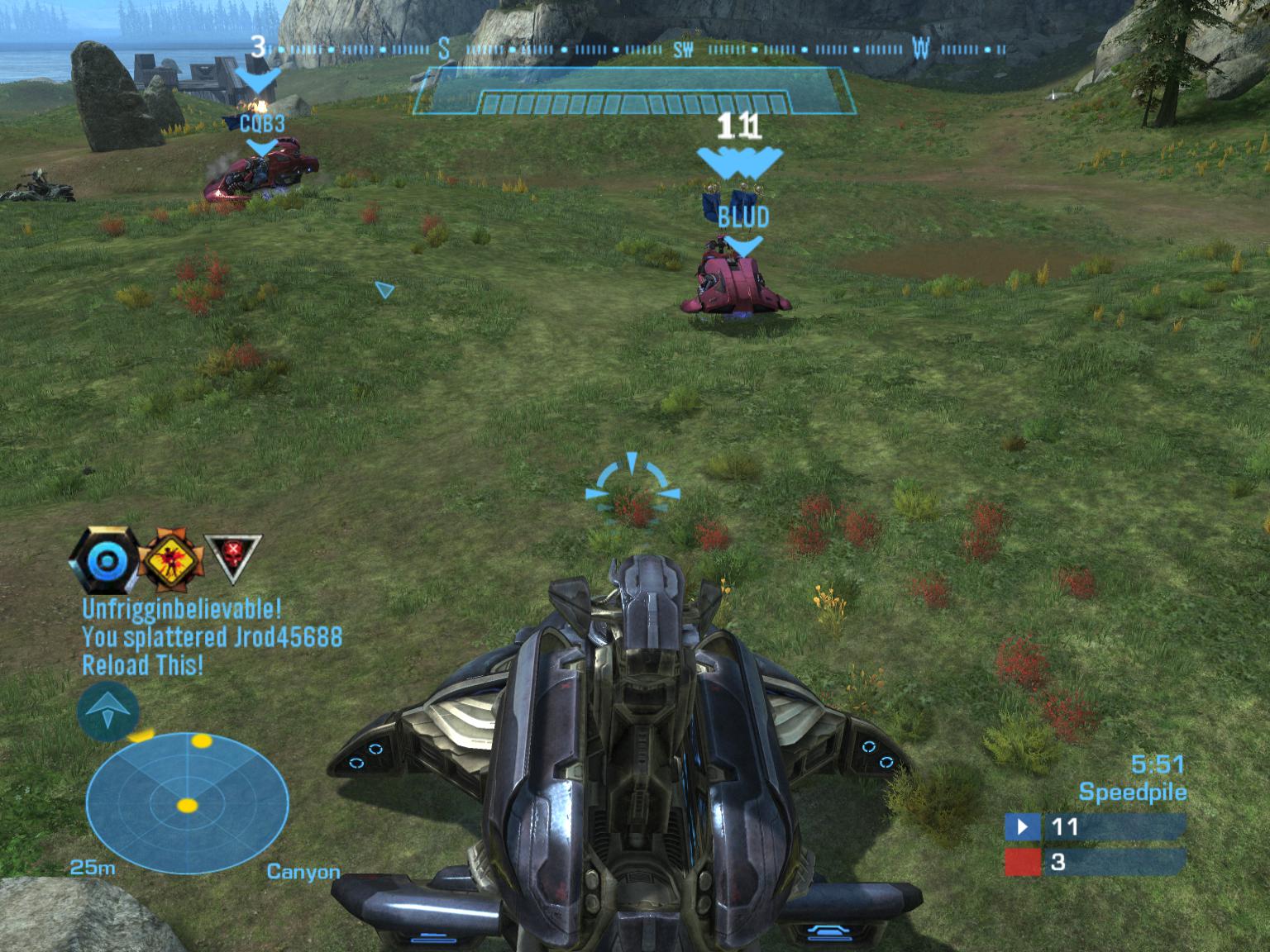Select the yellow splatter medal icon

point(169,560)
